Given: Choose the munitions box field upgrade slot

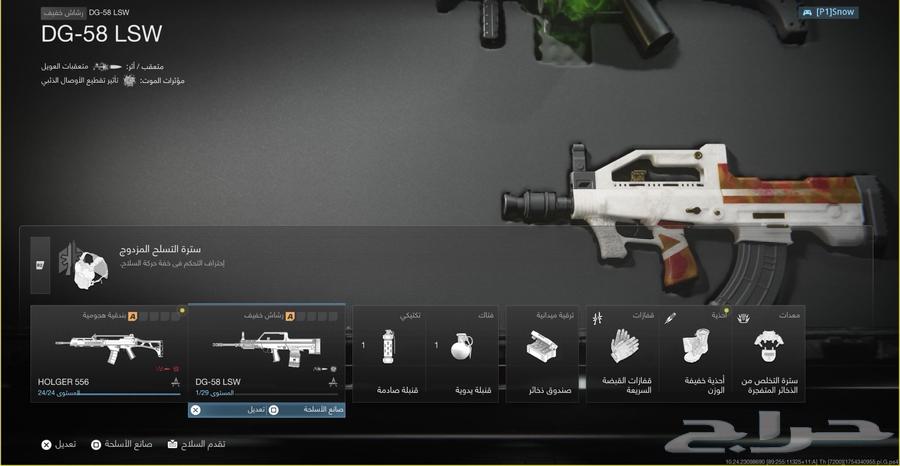Looking at the screenshot, I should point(542,353).
